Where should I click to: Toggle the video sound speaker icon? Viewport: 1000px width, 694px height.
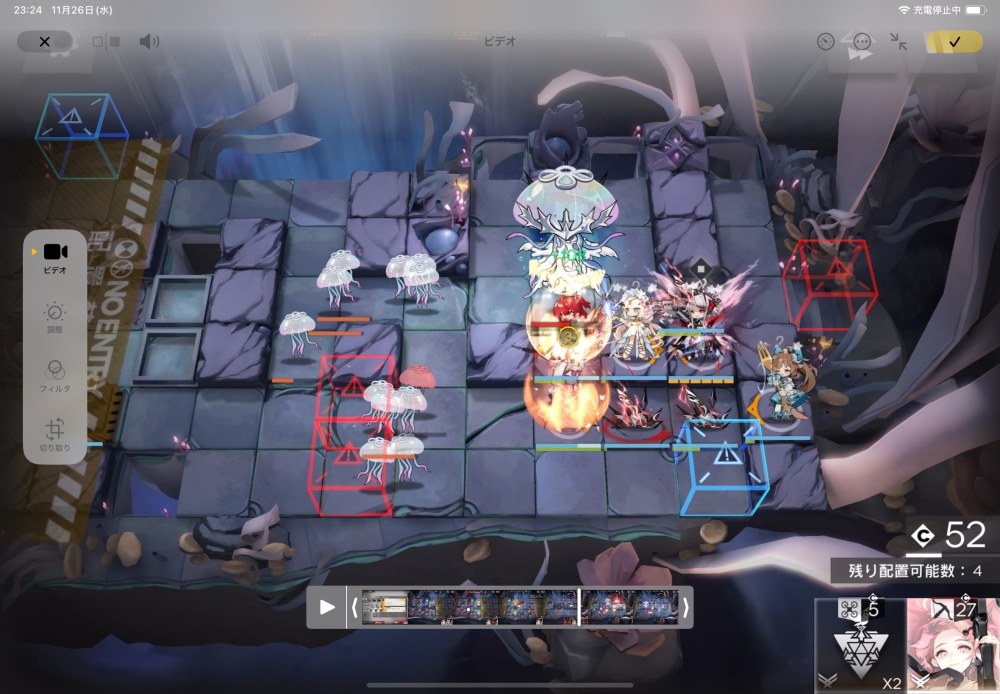click(149, 42)
